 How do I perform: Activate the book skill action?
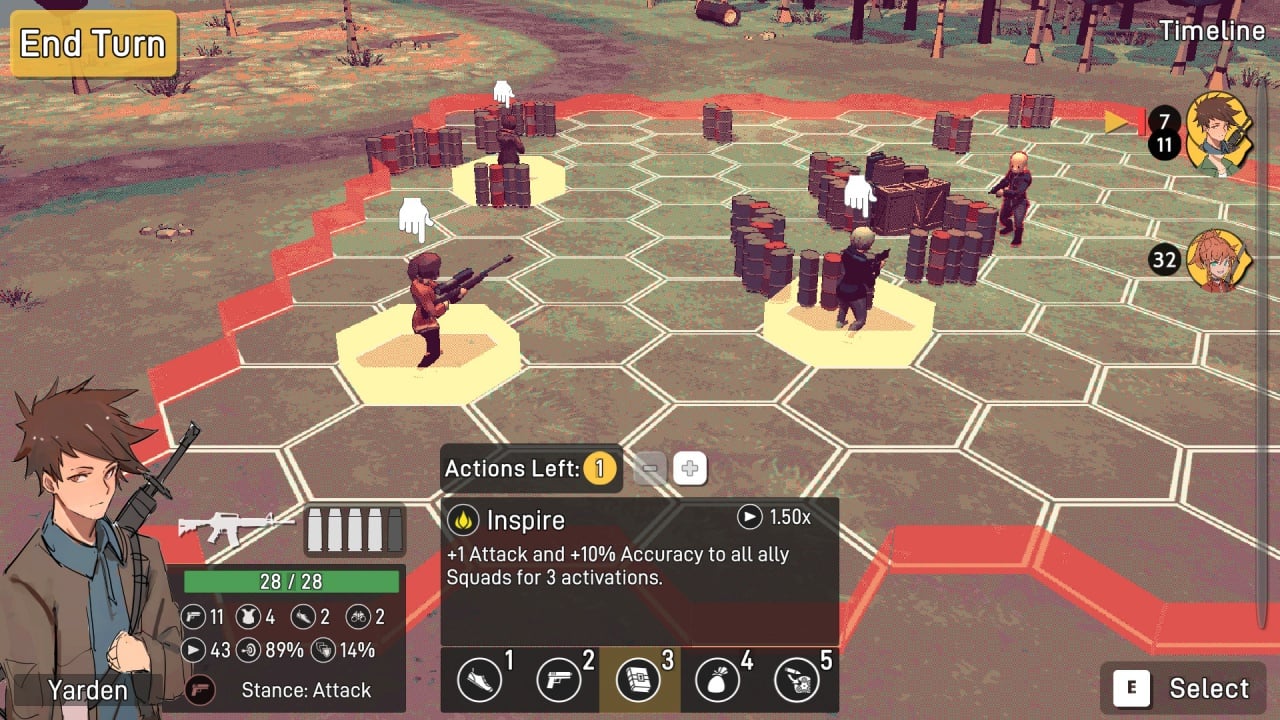(x=639, y=681)
